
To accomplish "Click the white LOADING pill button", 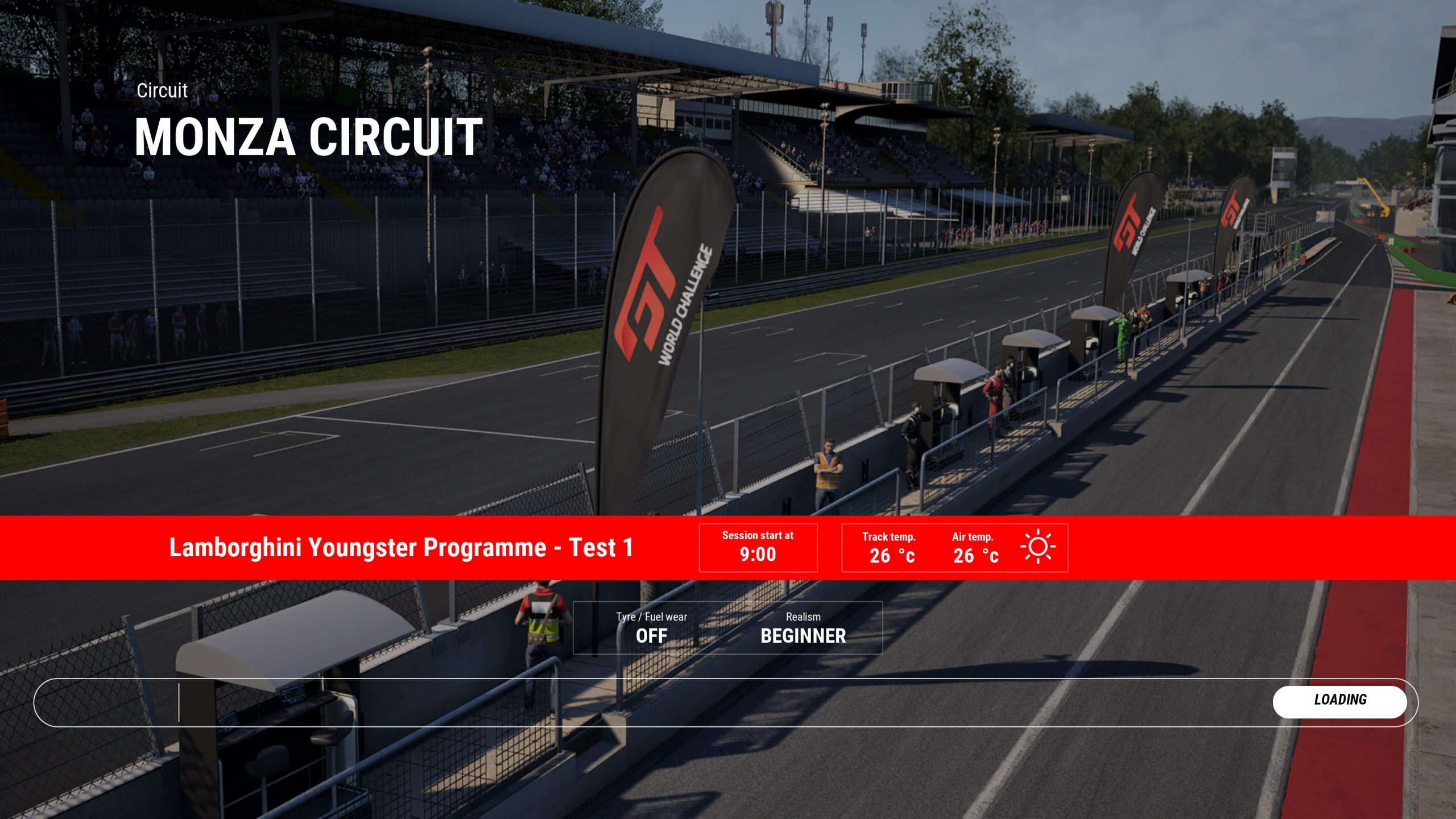I will 1339,700.
